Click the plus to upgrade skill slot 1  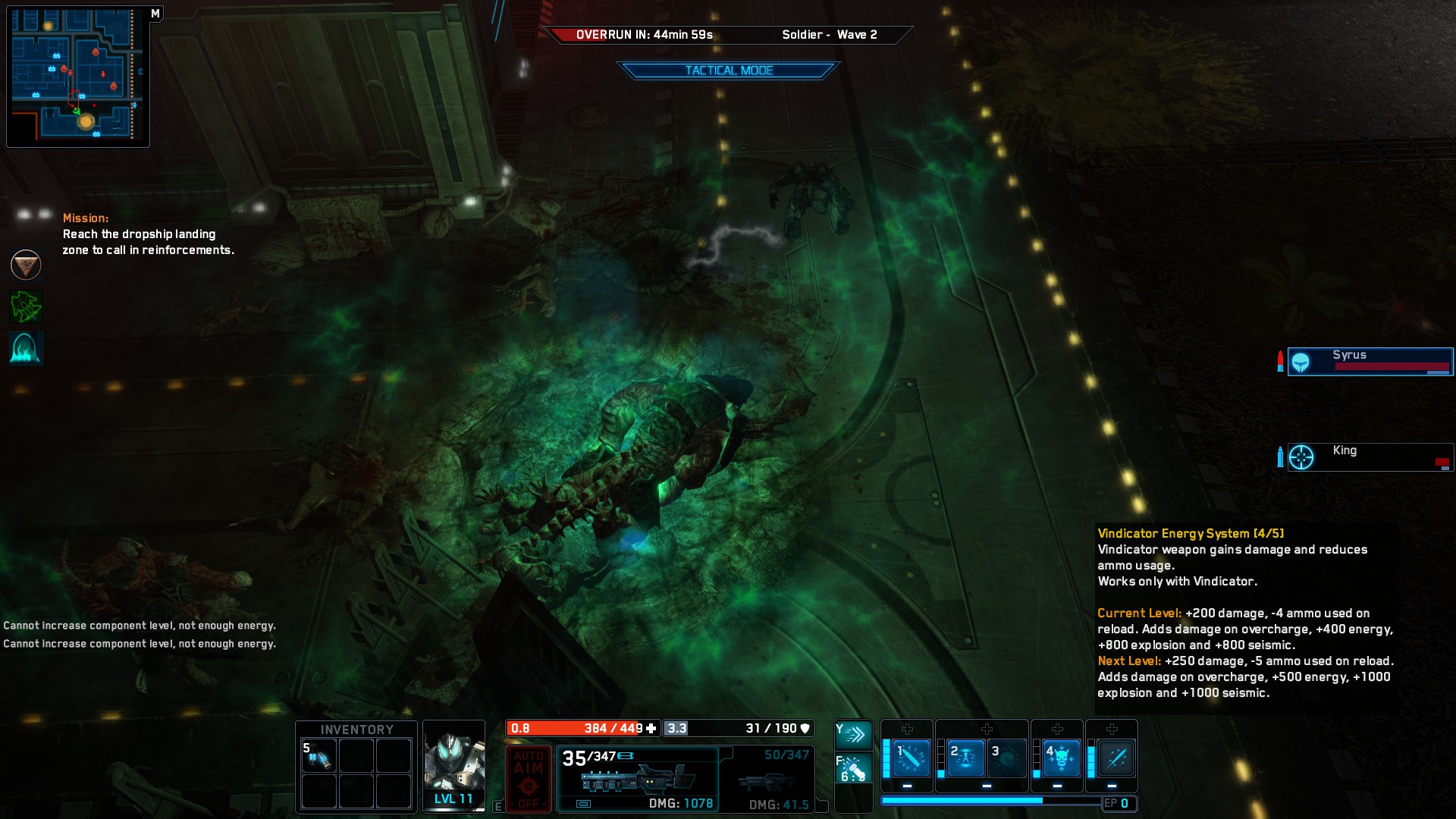point(907,730)
